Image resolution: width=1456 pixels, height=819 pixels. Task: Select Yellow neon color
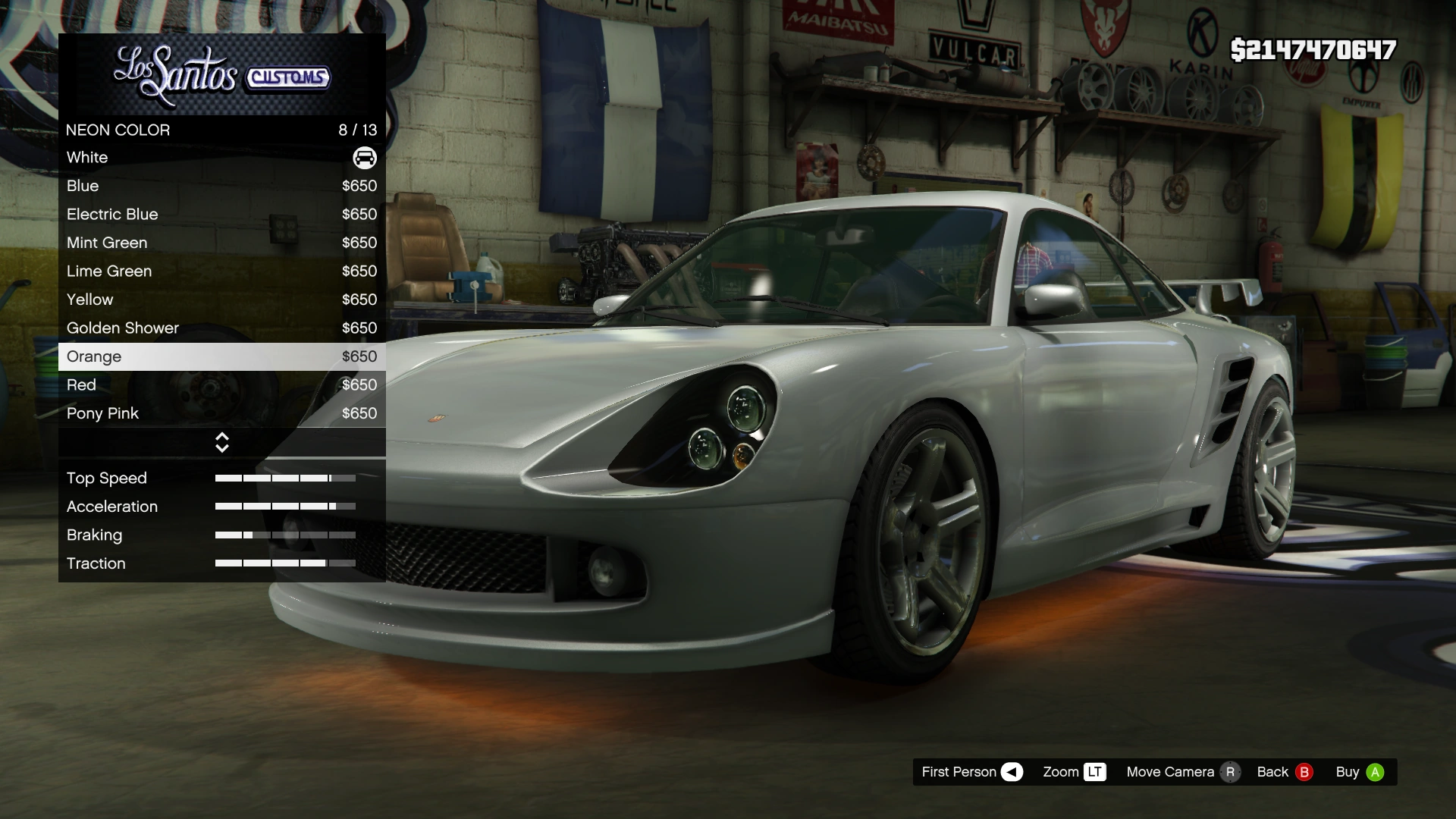(x=221, y=300)
